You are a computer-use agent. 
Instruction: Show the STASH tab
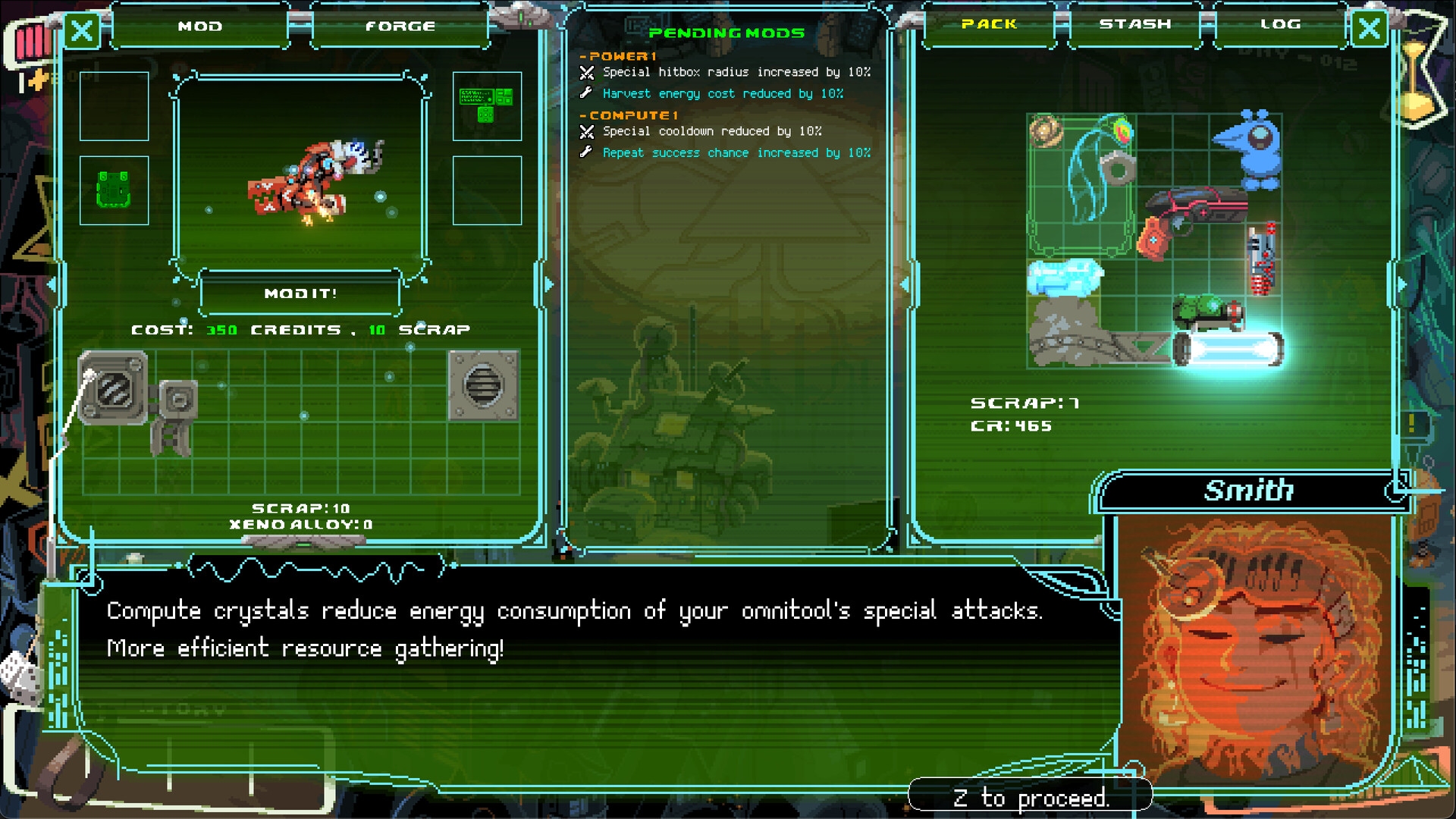pyautogui.click(x=1135, y=24)
